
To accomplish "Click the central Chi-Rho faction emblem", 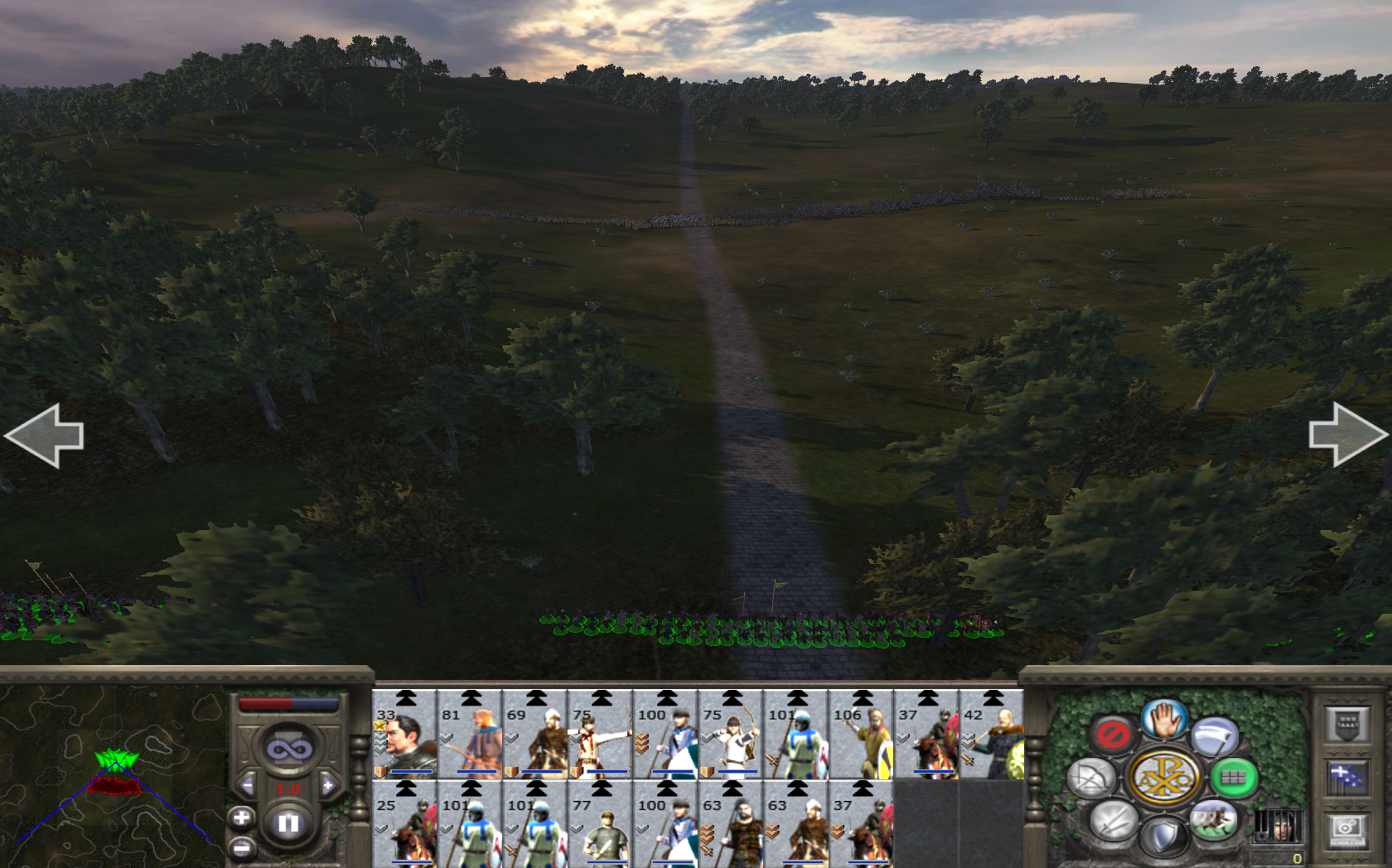I will pyautogui.click(x=1164, y=778).
